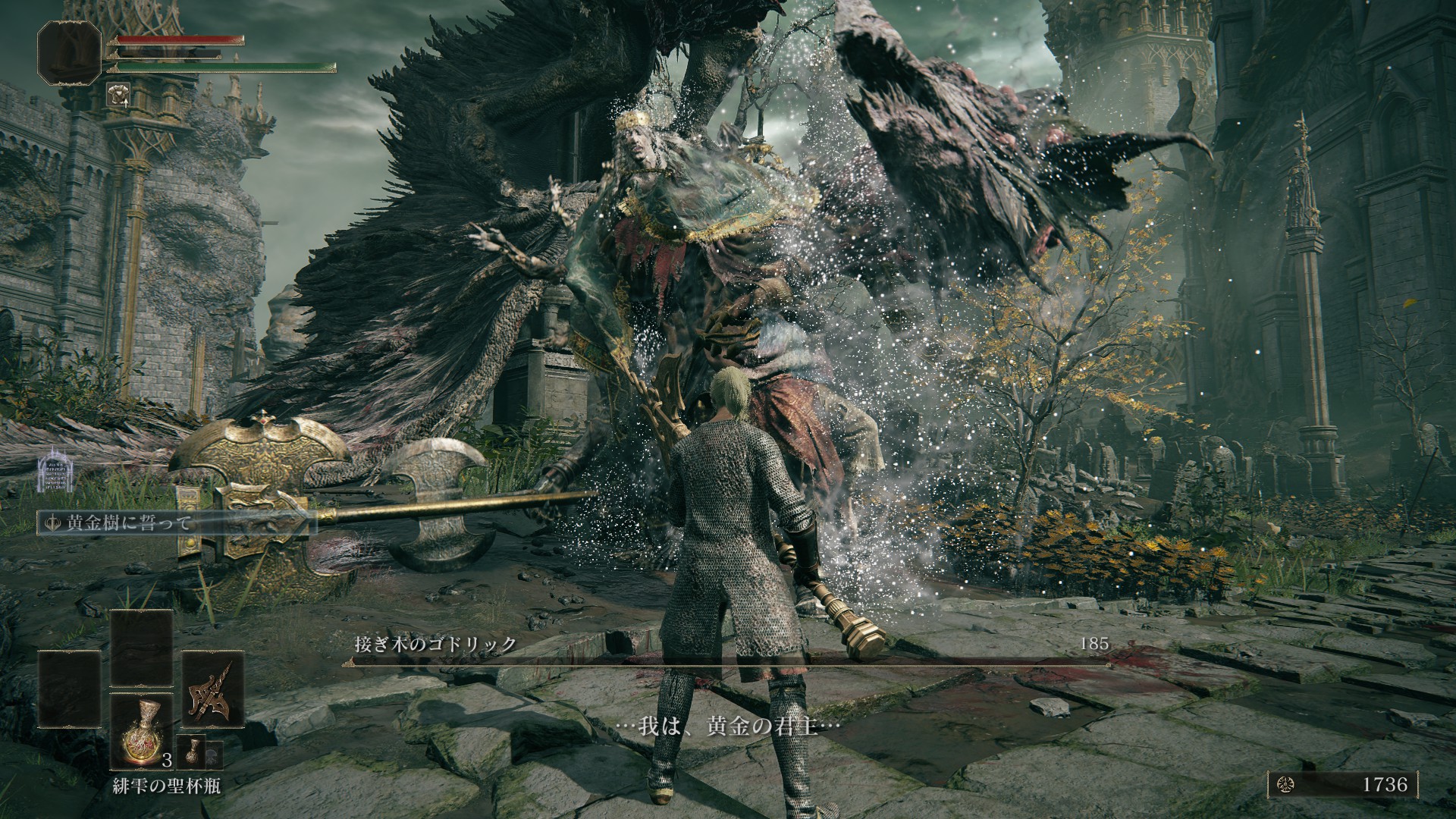Click the faded jellyfish pouch slot
The height and width of the screenshot is (819, 1456).
[x=215, y=756]
